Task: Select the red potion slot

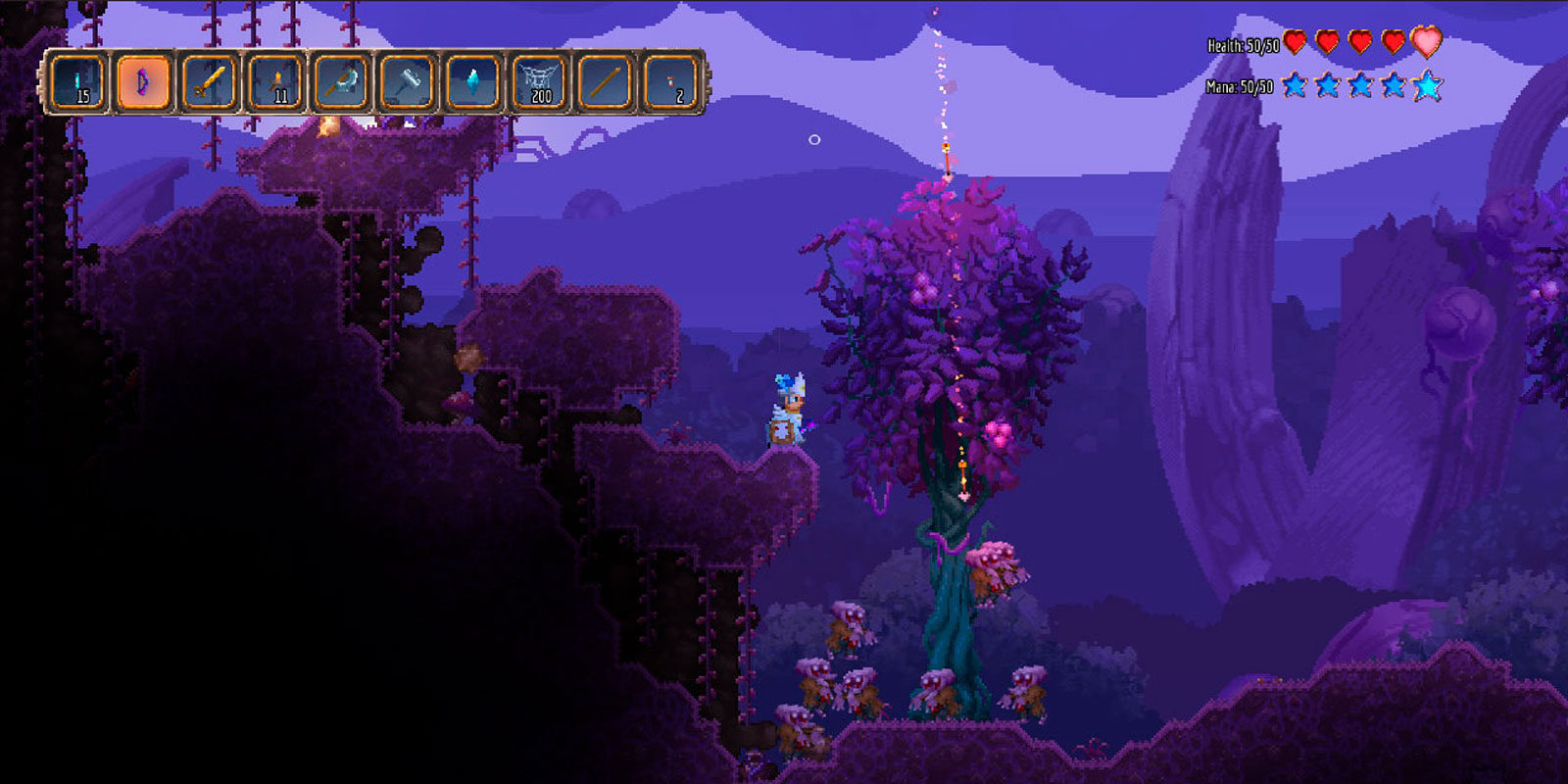Action: [x=671, y=82]
